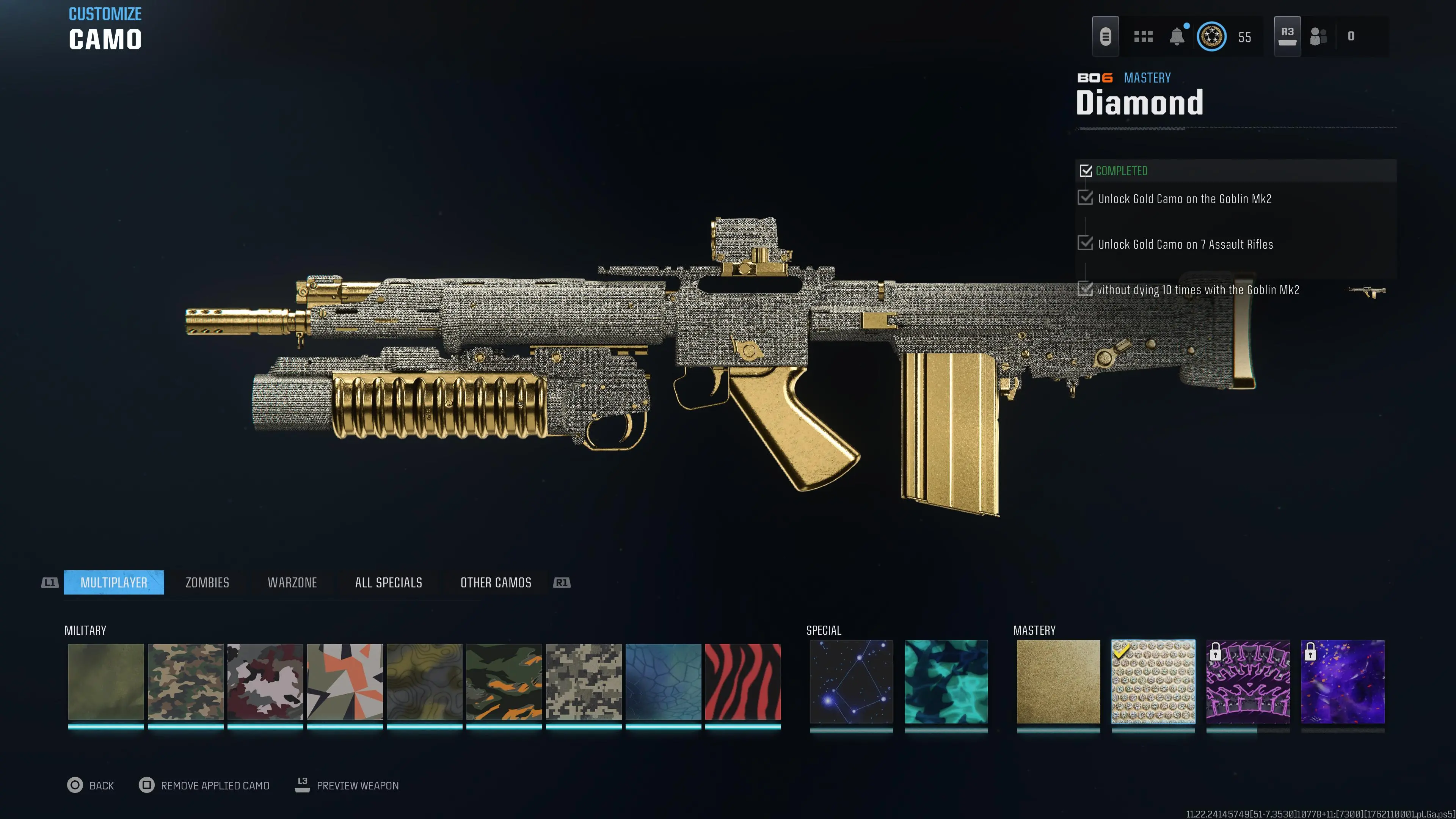Select the locked purple galaxy mastery camo

click(1343, 681)
